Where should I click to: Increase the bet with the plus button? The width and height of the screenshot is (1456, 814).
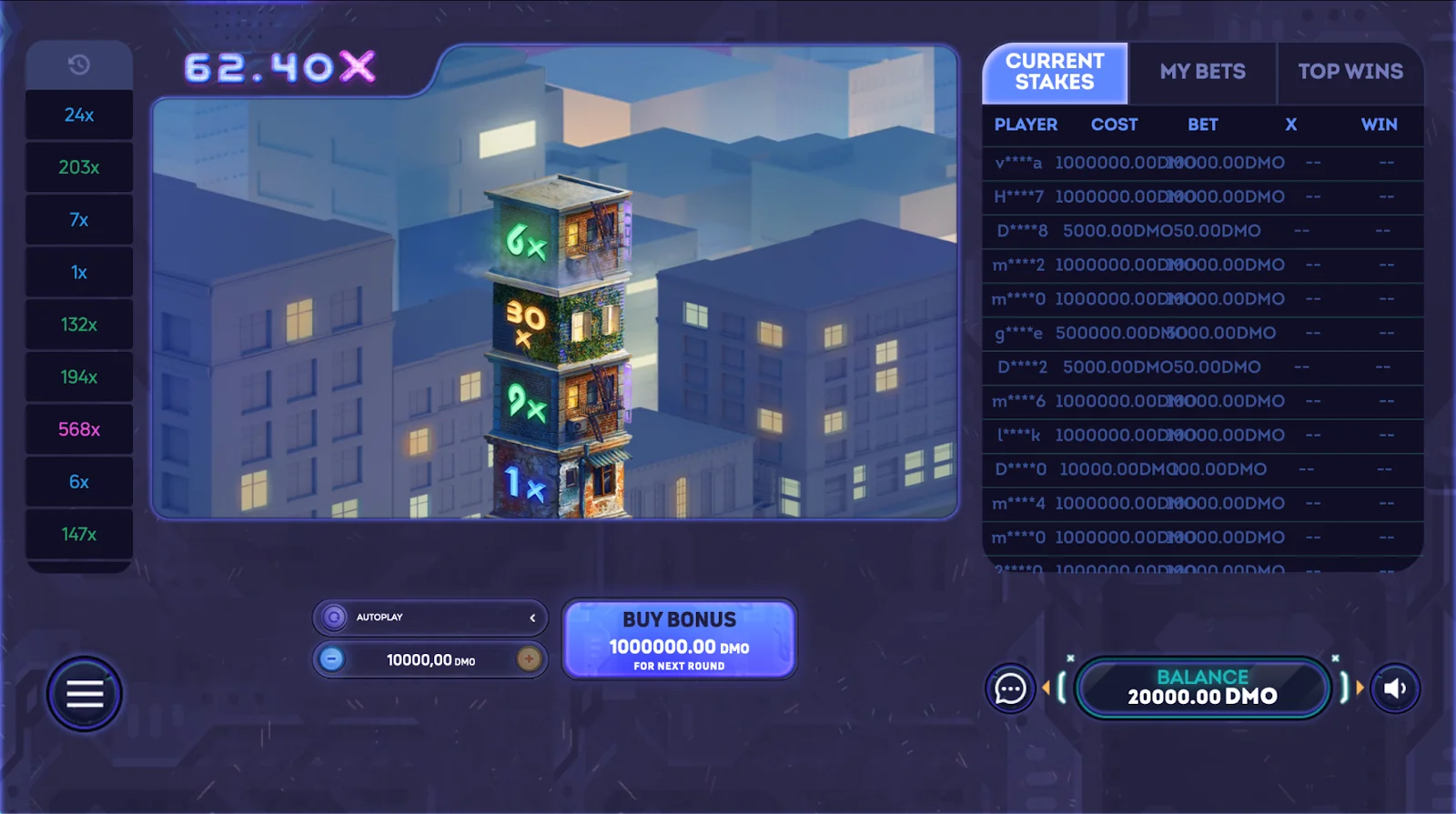529,659
